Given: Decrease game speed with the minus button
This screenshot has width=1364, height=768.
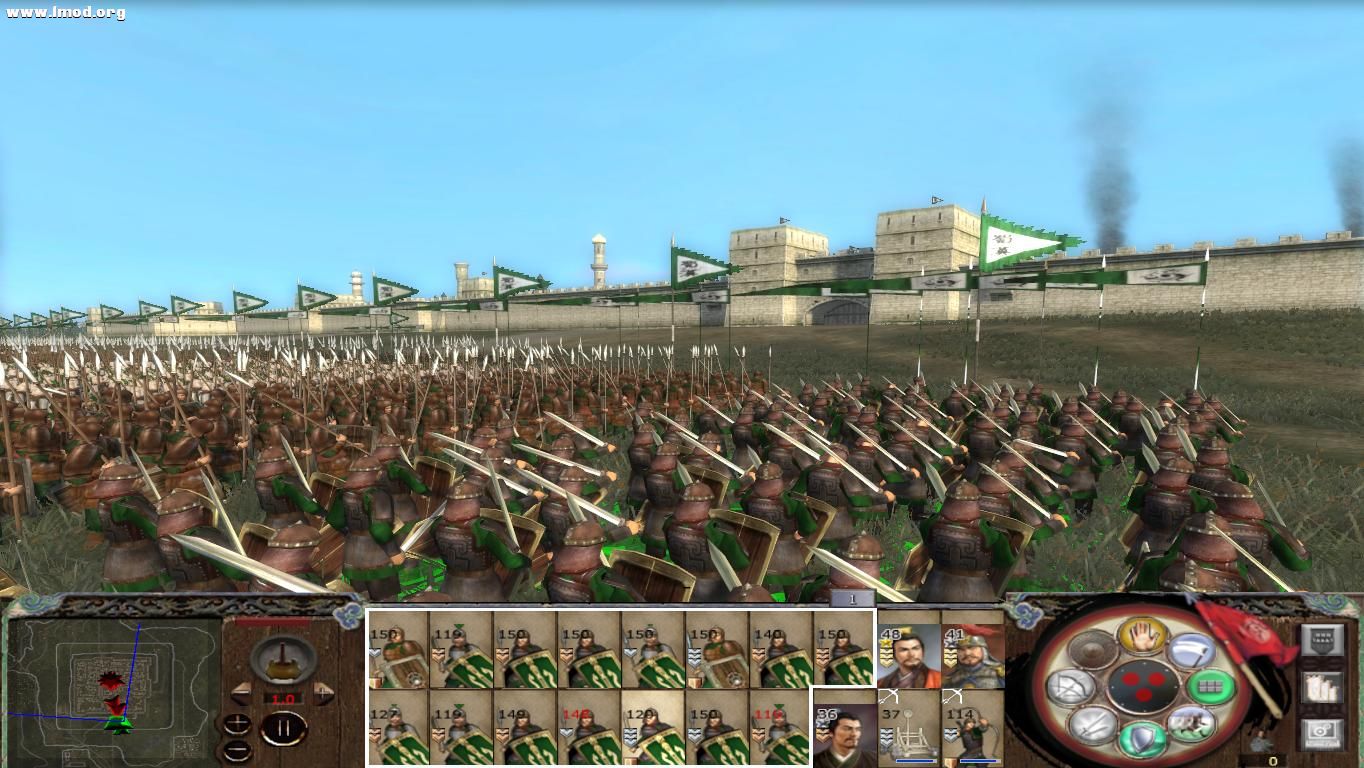Looking at the screenshot, I should [237, 750].
